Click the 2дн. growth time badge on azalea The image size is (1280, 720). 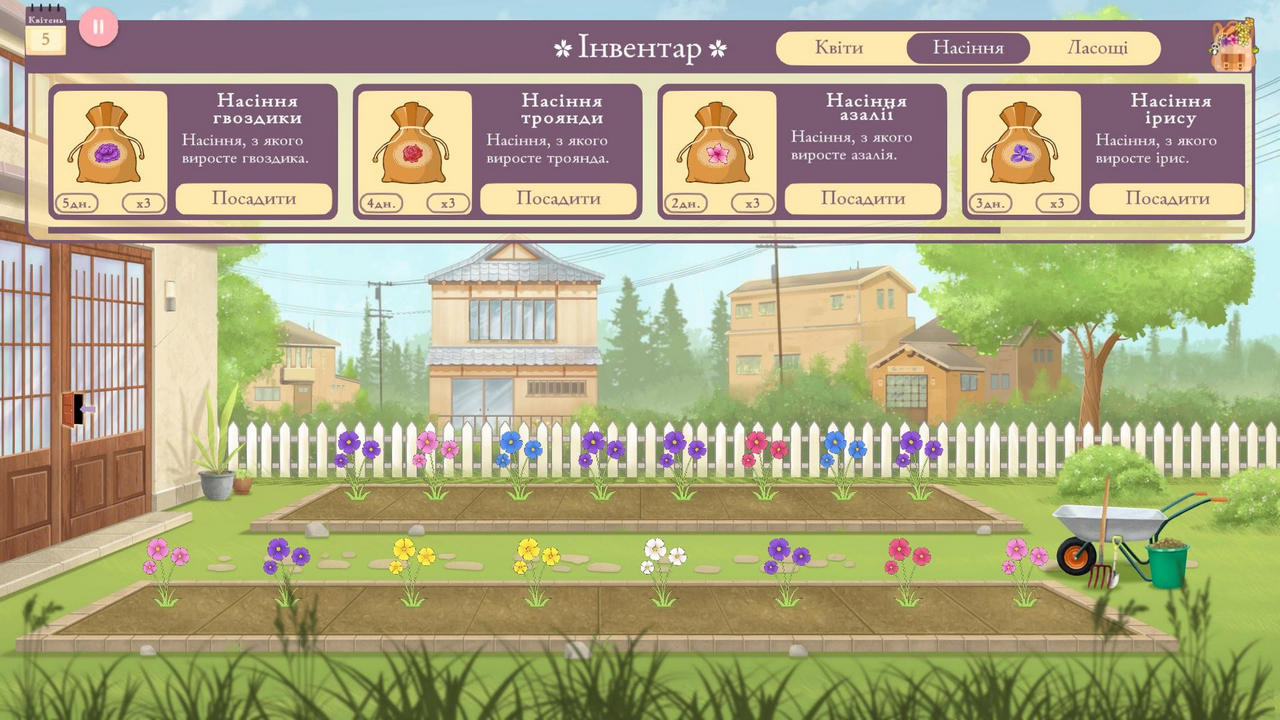tap(684, 202)
